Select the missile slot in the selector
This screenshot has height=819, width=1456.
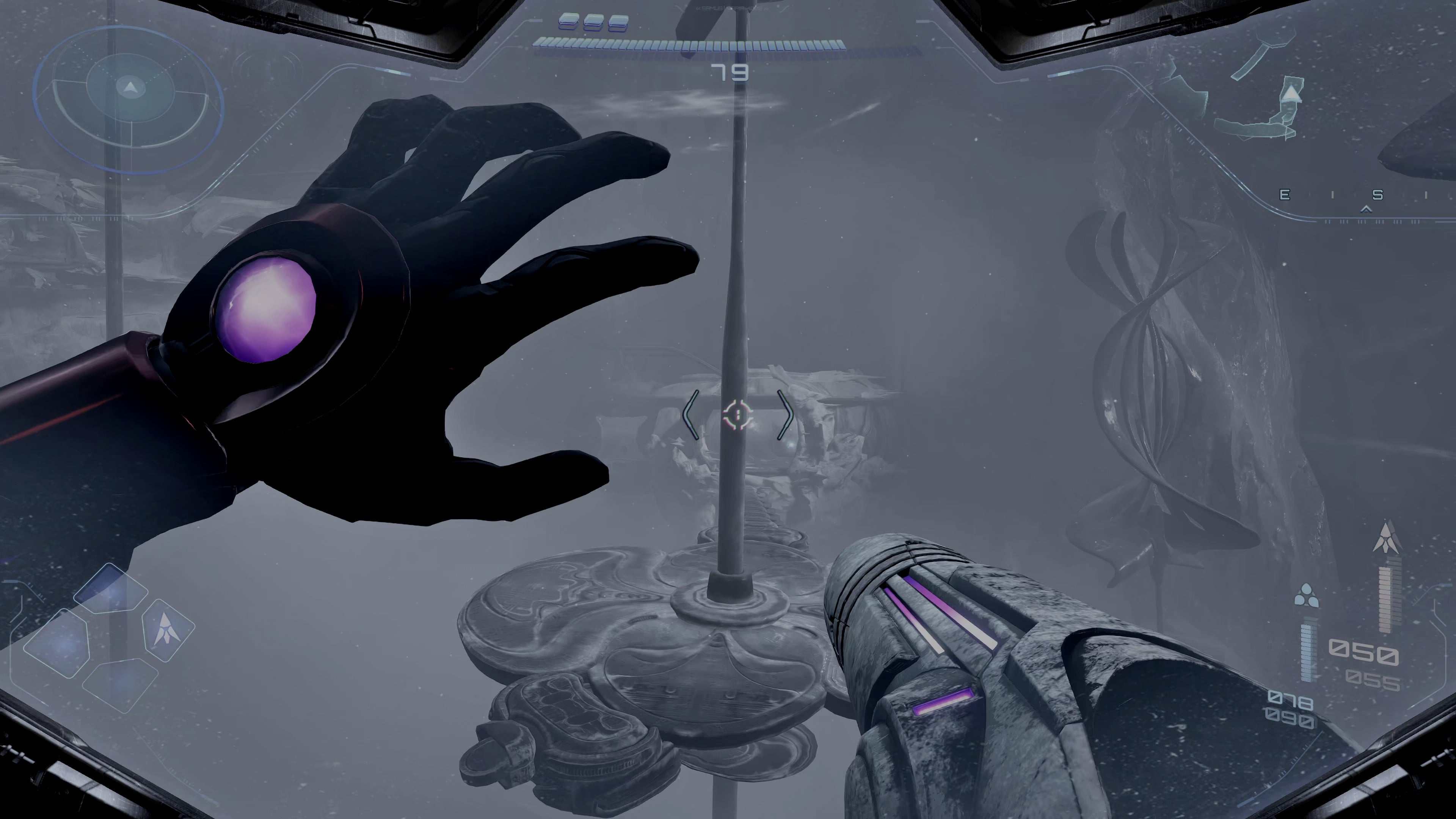[168, 629]
